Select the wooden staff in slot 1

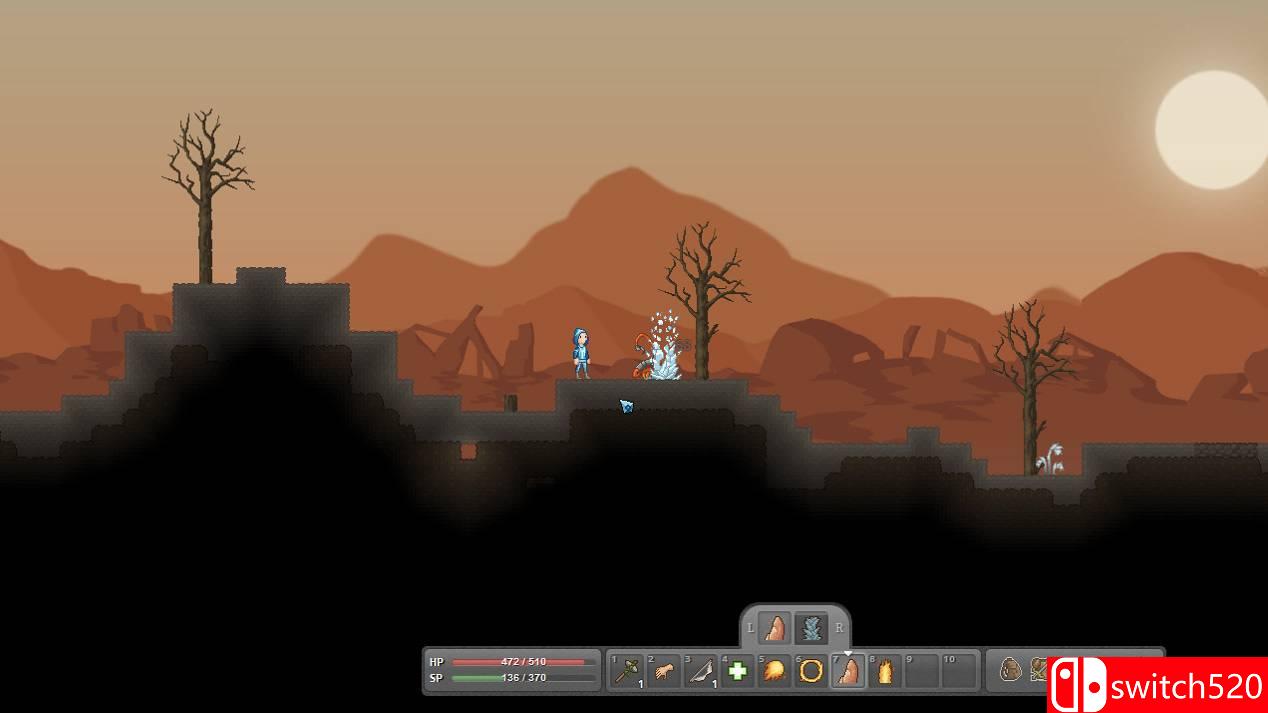coord(628,671)
